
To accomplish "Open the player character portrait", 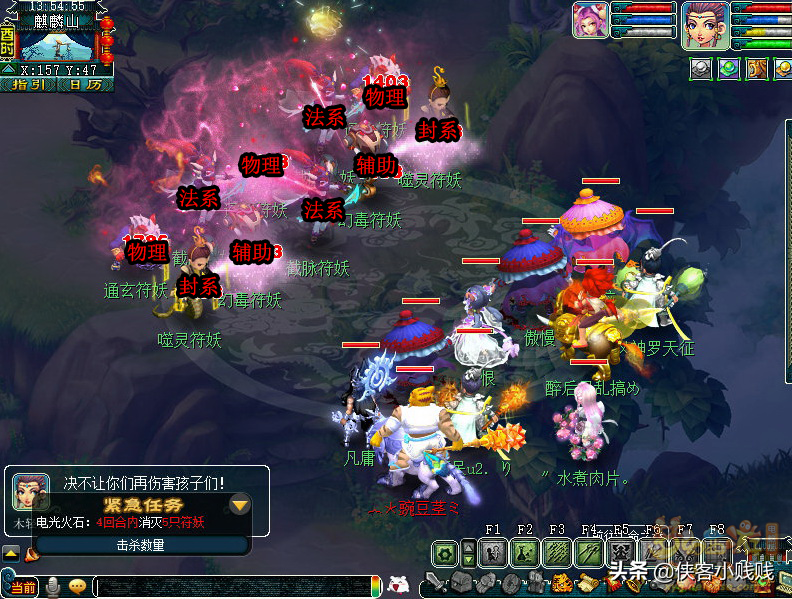I will 704,24.
